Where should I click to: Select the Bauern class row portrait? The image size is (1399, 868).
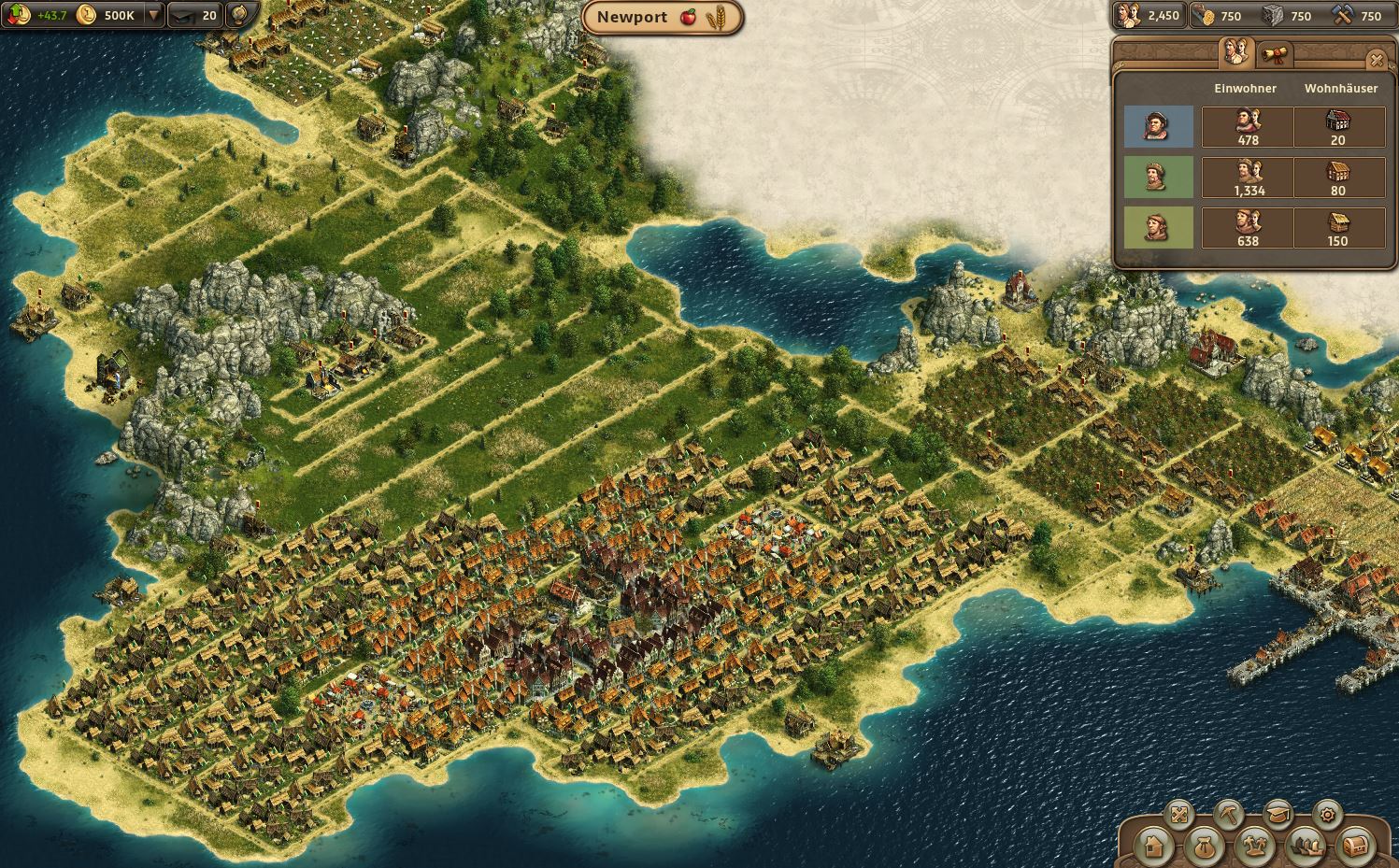[1159, 228]
